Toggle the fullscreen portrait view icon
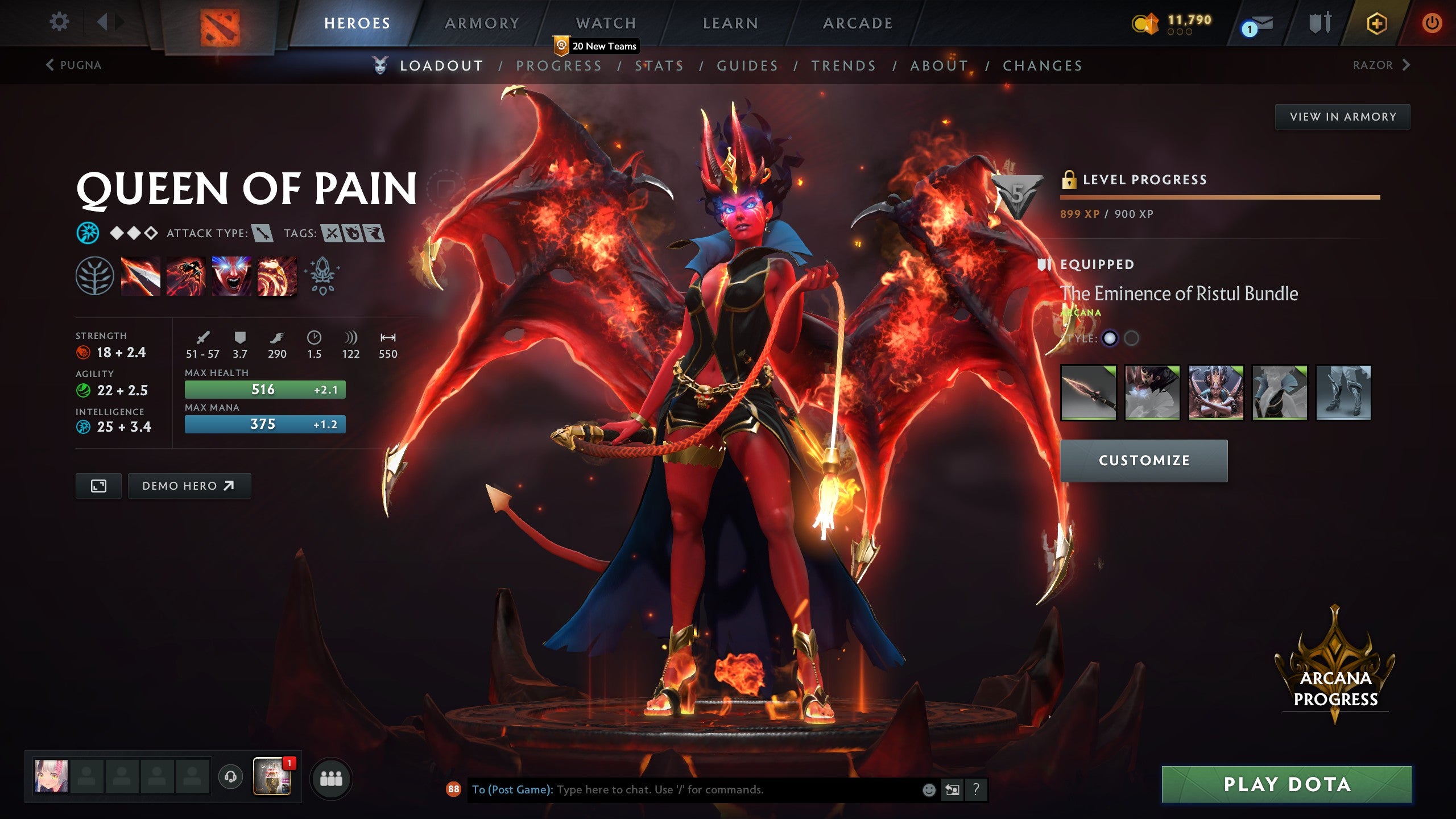 (98, 486)
